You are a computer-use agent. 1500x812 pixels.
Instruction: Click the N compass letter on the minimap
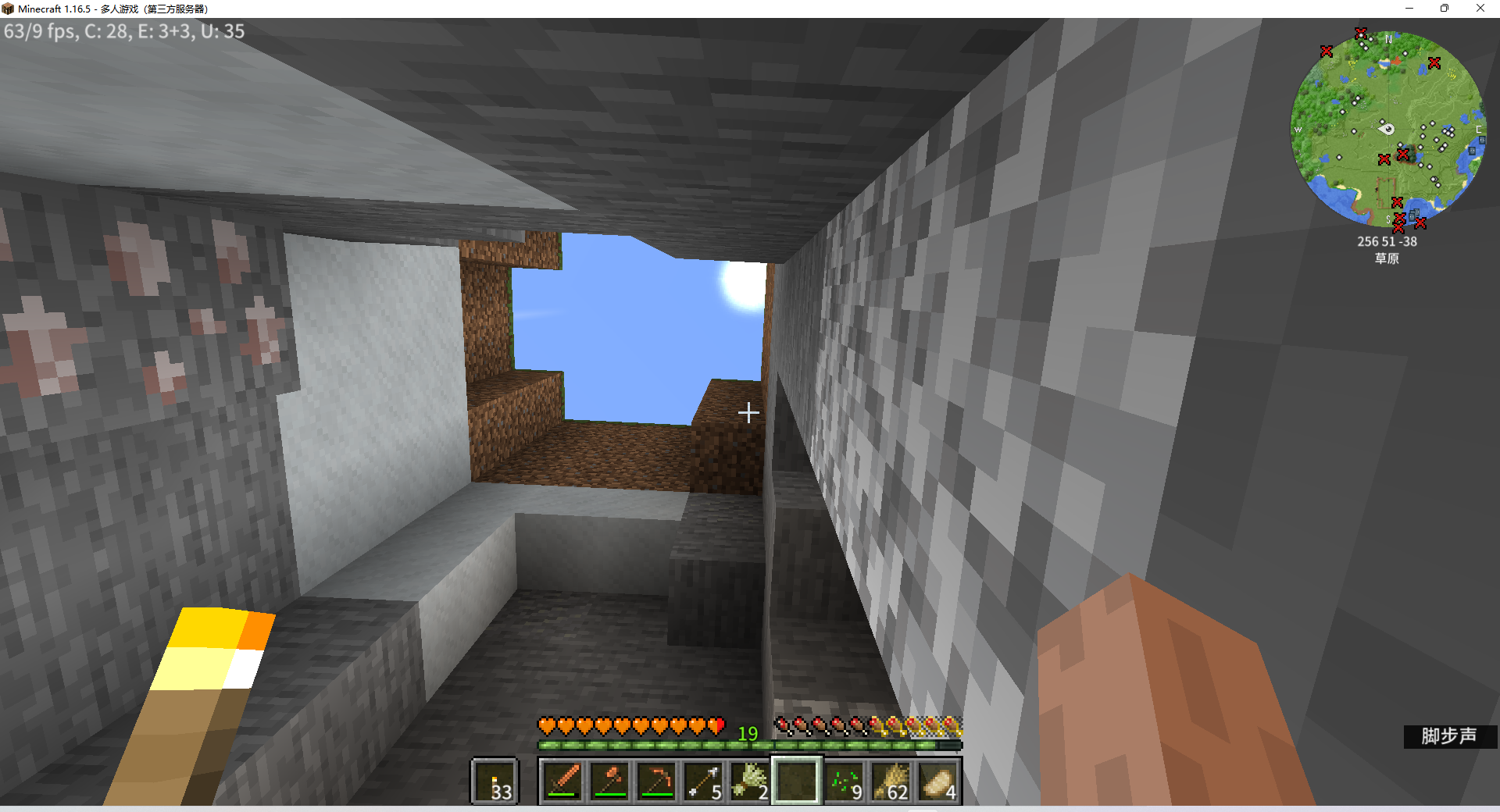(1388, 37)
